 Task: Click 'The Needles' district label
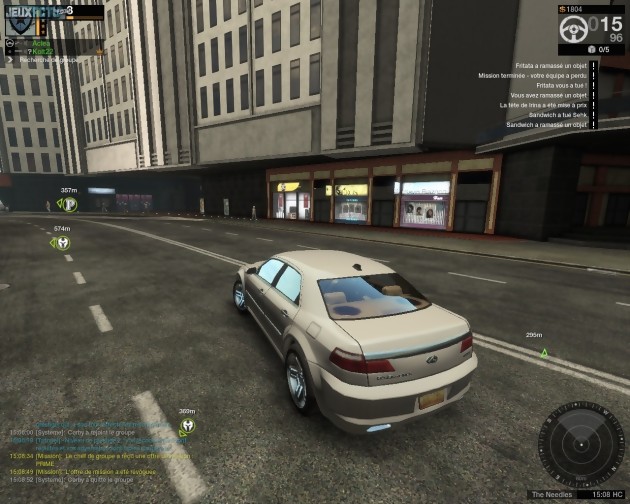(550, 494)
